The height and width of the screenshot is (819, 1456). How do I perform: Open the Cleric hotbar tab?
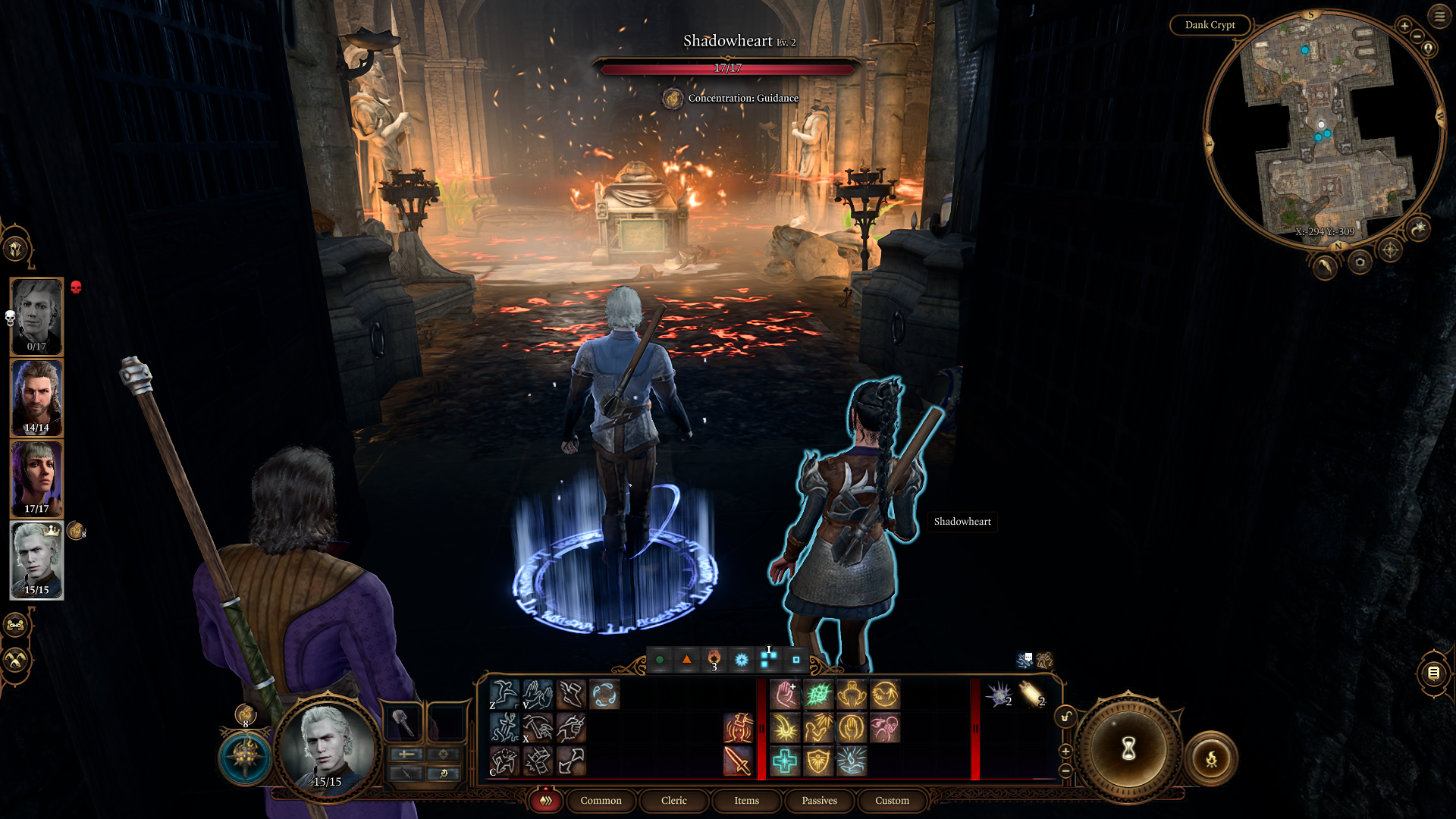click(673, 801)
